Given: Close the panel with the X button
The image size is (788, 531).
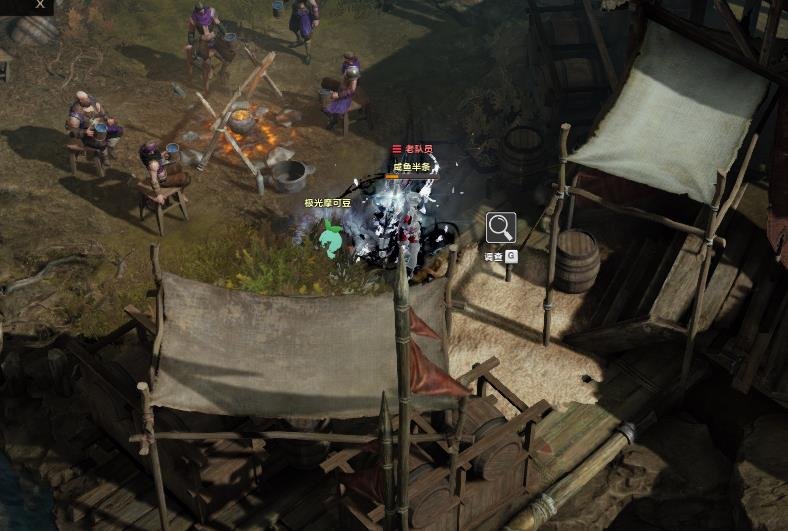Looking at the screenshot, I should (x=40, y=4).
